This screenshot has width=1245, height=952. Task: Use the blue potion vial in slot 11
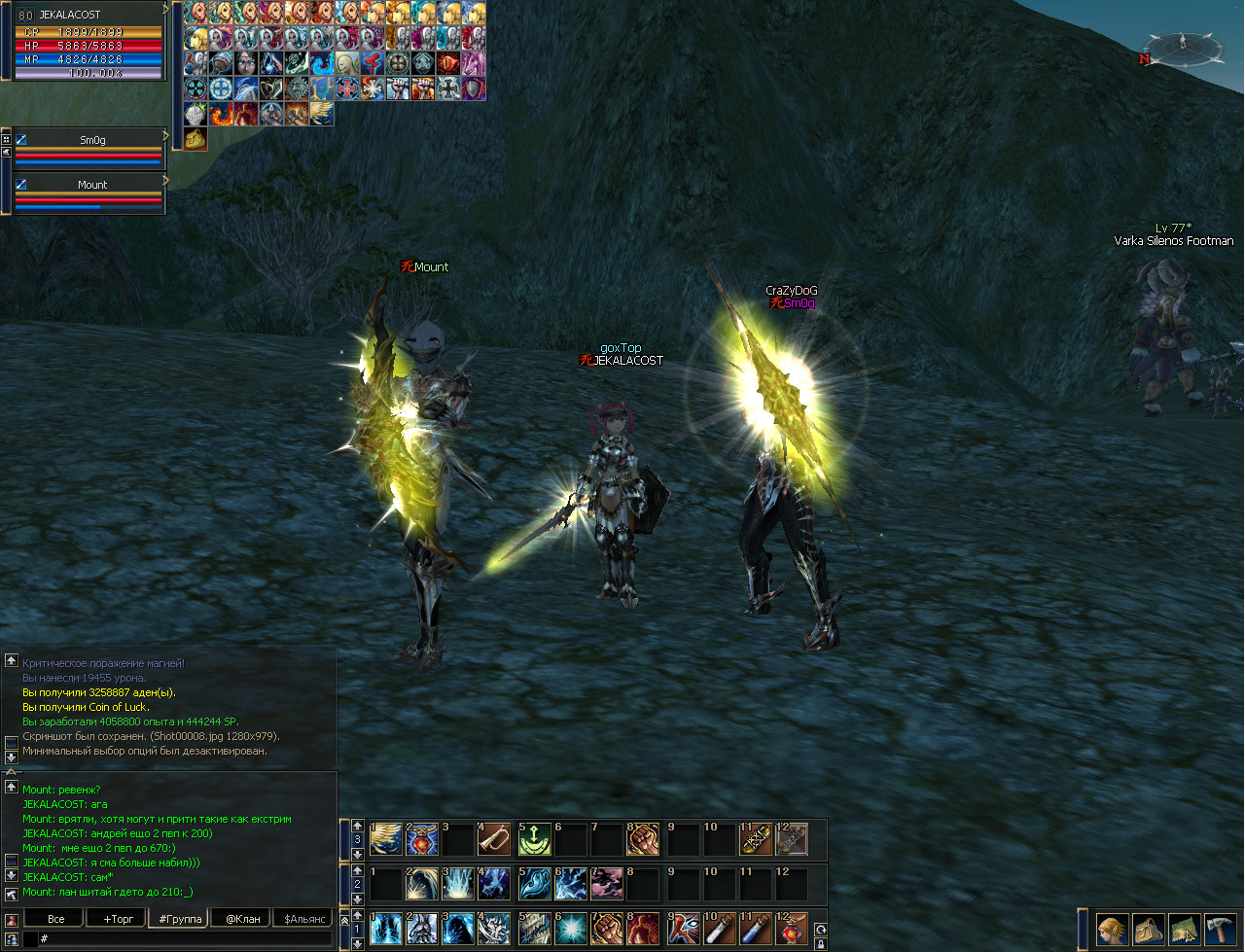[x=756, y=928]
